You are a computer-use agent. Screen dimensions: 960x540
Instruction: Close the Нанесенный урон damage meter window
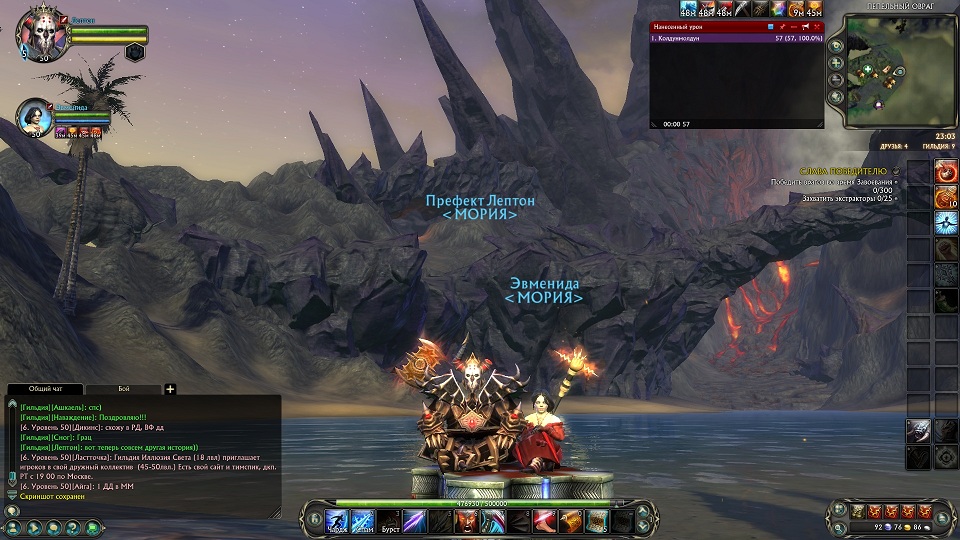817,27
